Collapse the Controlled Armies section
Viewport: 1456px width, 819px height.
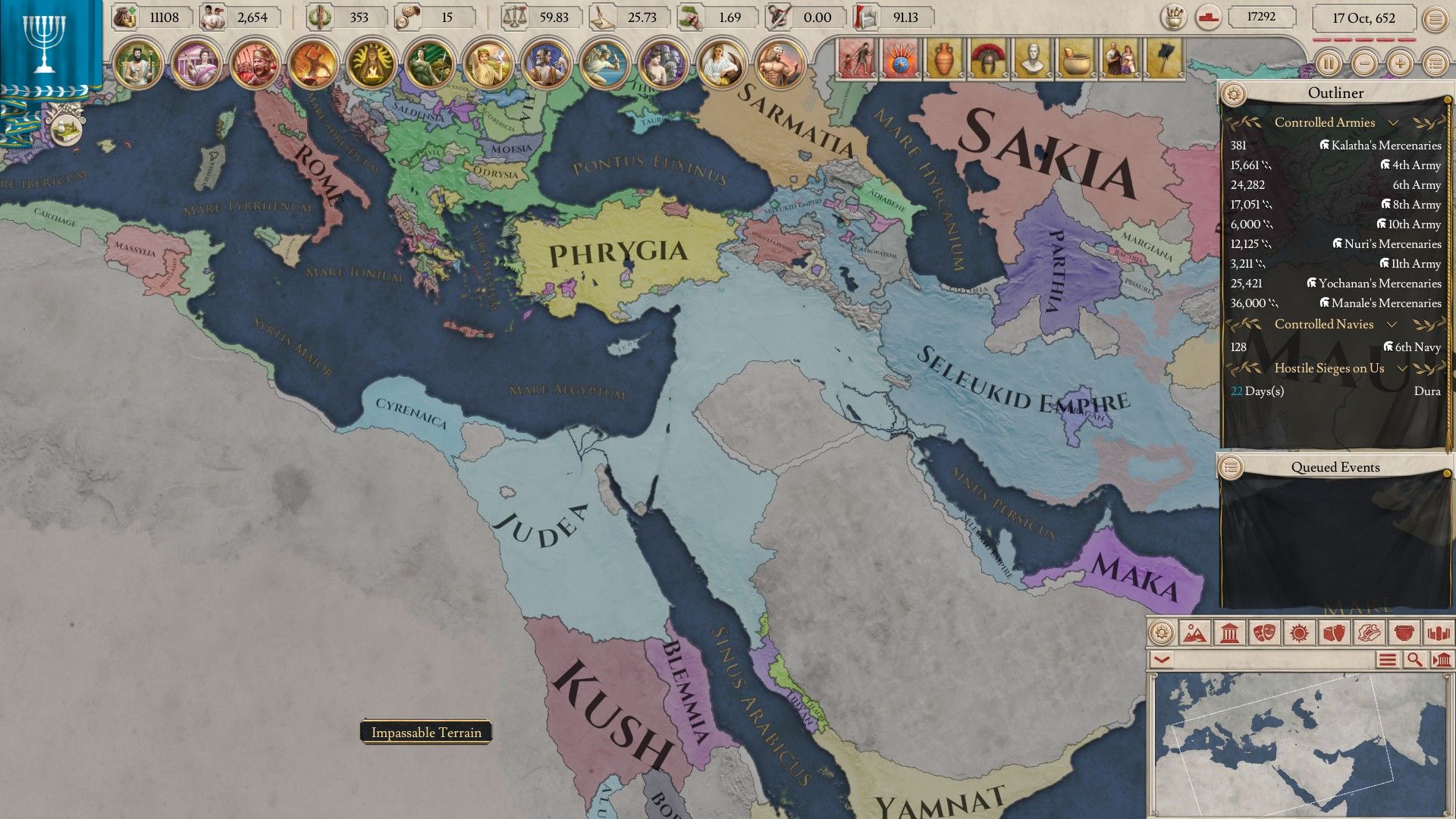(x=1394, y=123)
